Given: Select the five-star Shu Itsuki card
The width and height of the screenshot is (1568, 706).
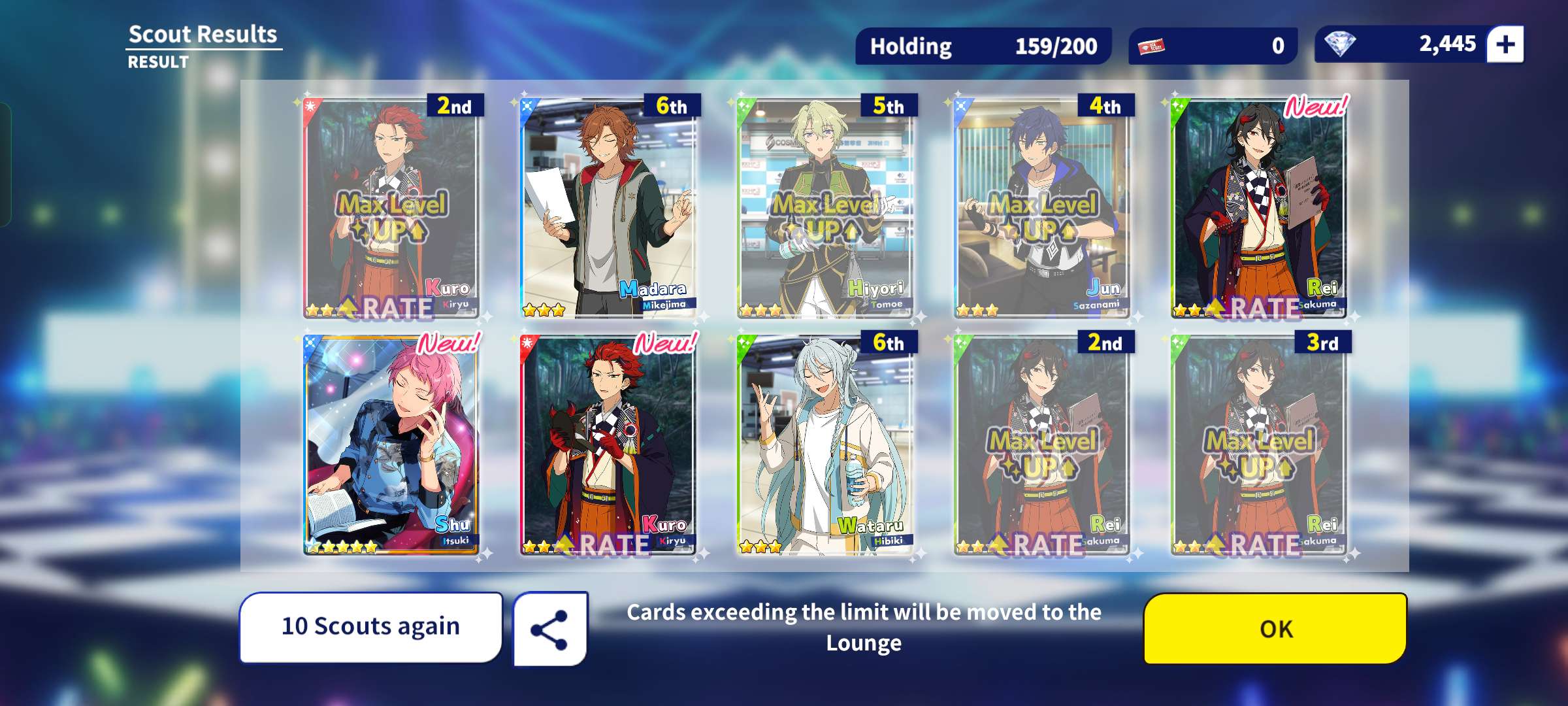Looking at the screenshot, I should (x=391, y=445).
